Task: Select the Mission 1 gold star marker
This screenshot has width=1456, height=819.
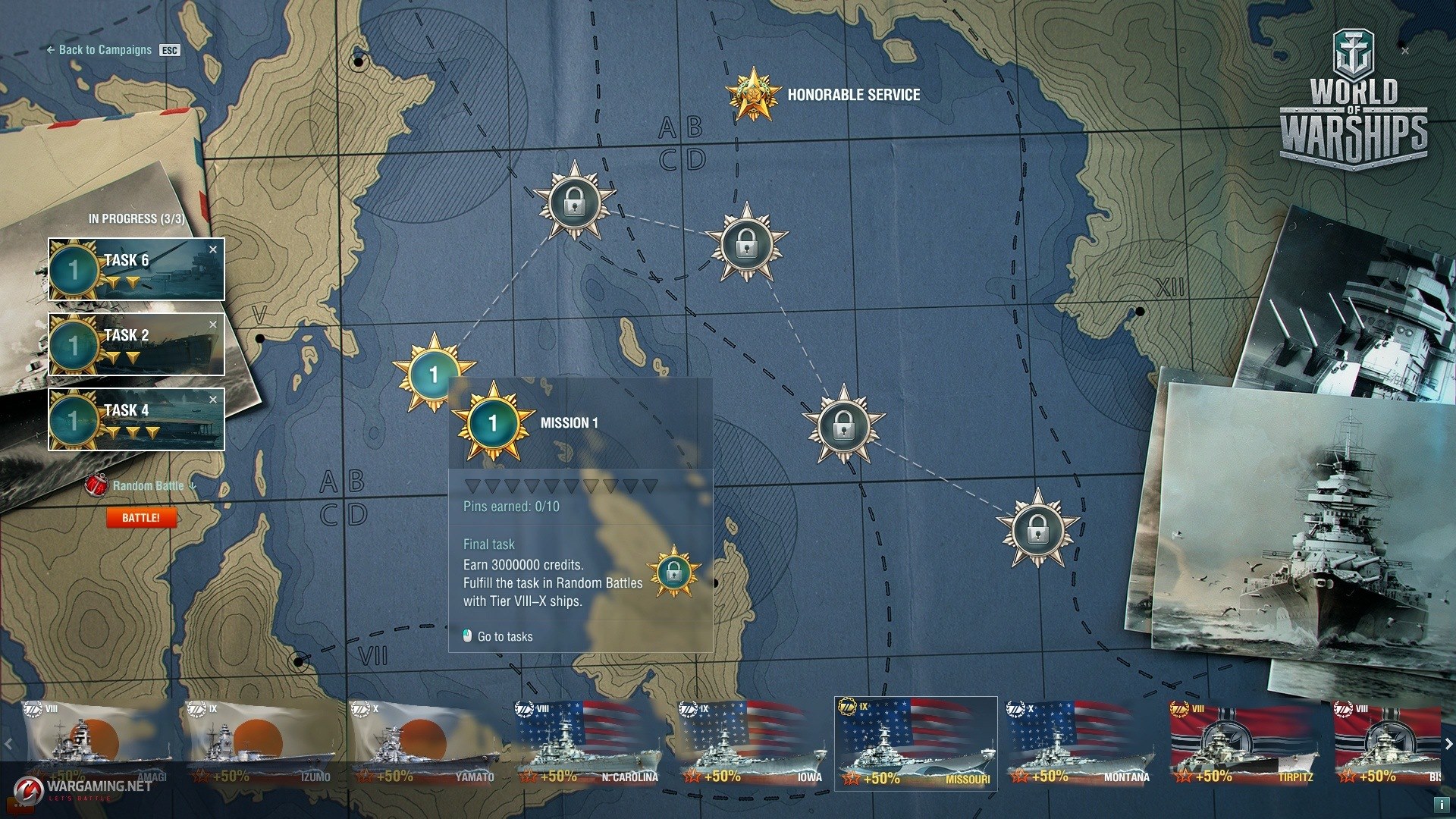Action: pyautogui.click(x=433, y=373)
